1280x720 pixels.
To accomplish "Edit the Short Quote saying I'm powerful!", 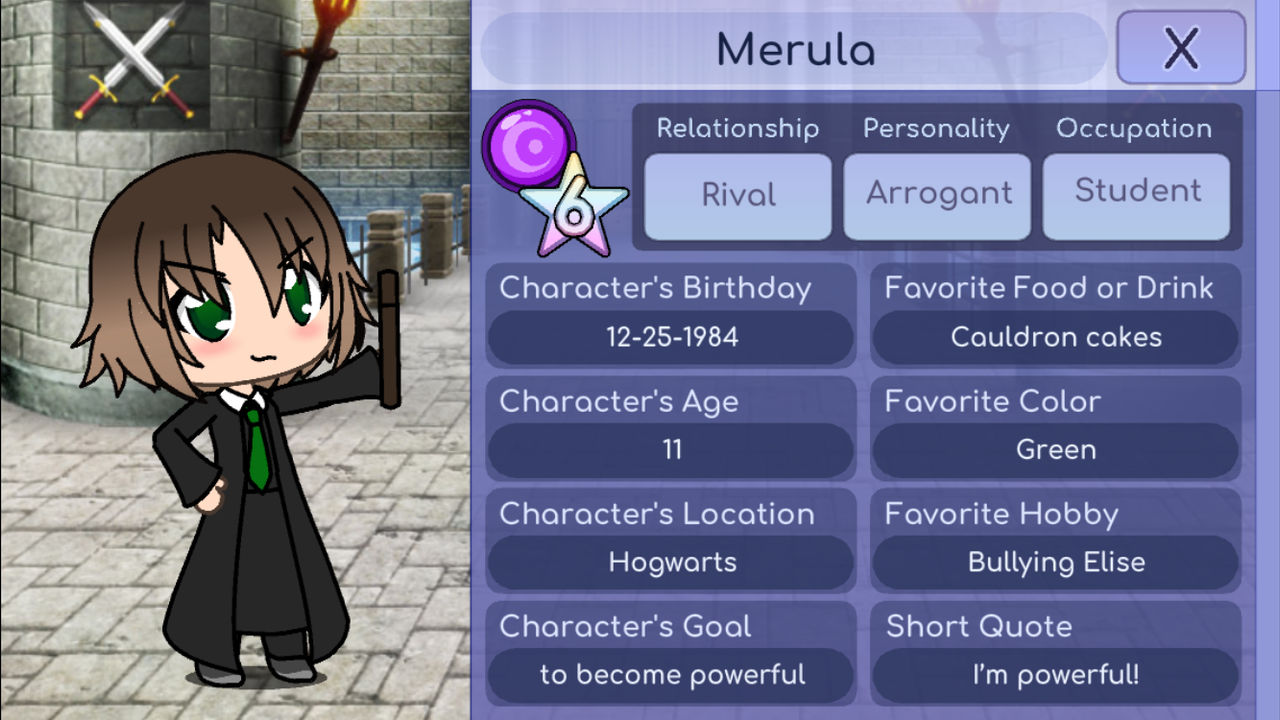I will point(1055,675).
